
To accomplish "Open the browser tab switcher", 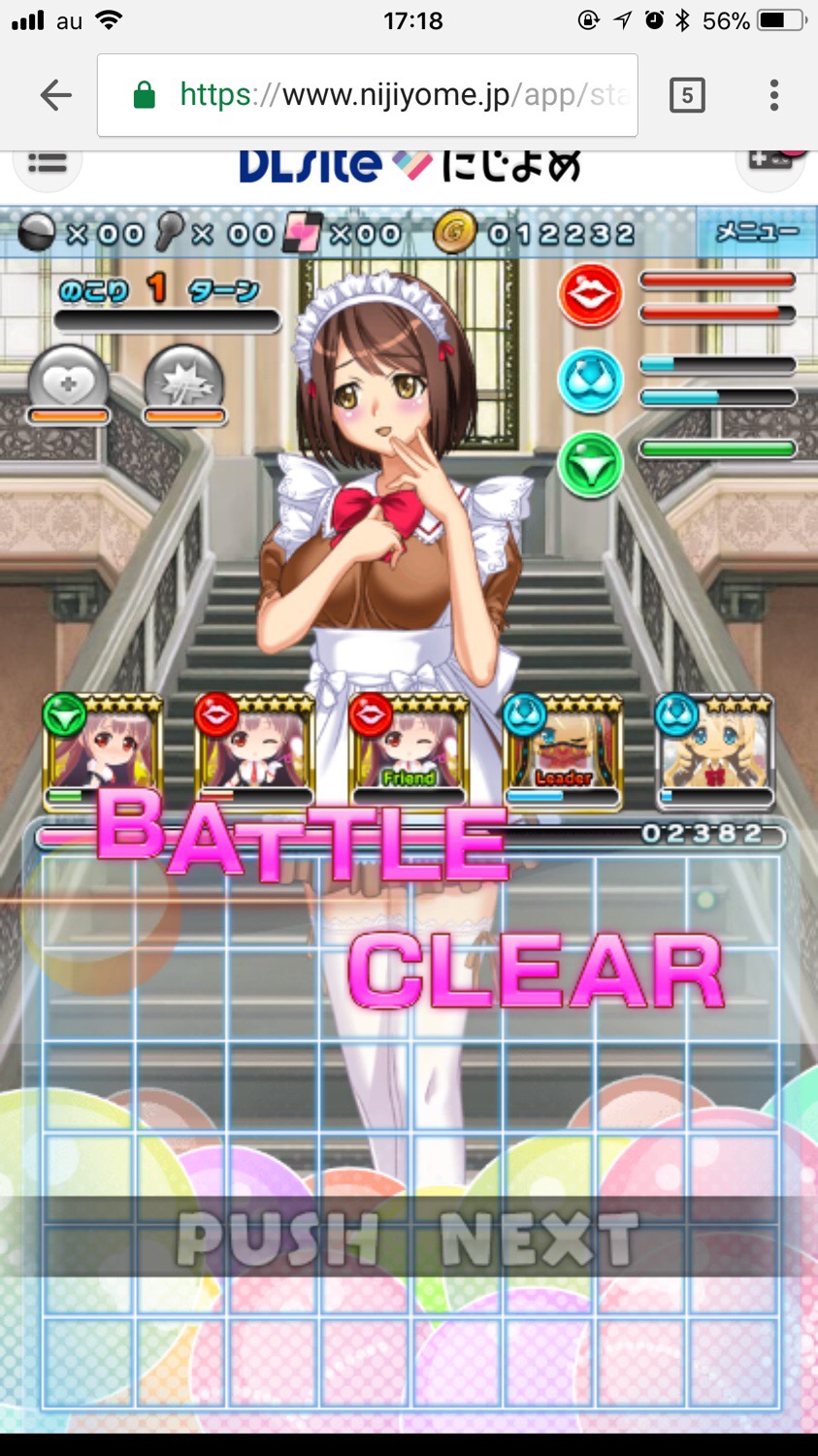I will pyautogui.click(x=687, y=95).
